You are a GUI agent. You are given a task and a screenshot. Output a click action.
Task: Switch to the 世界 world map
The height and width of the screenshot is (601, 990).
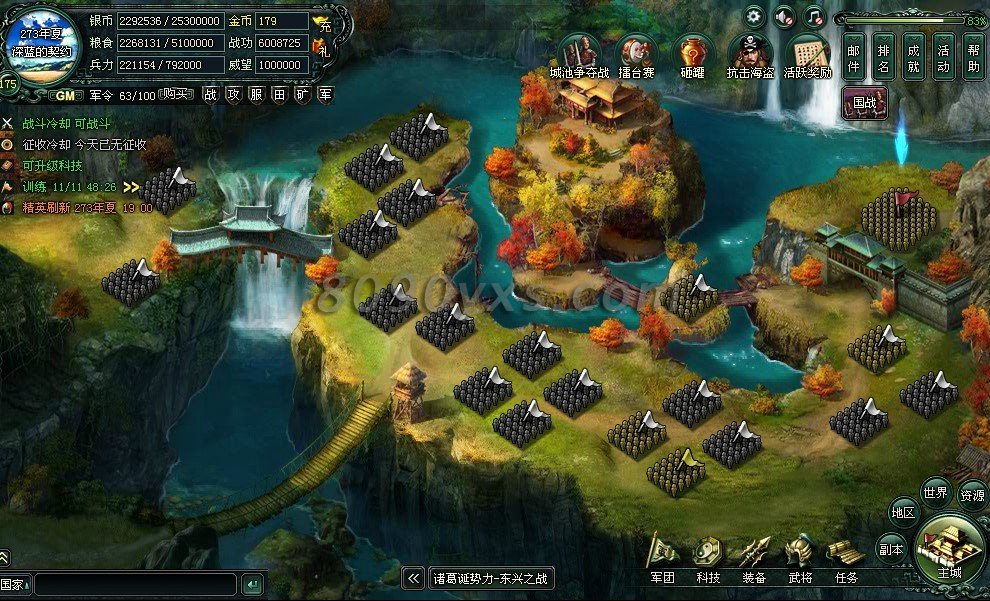pyautogui.click(x=936, y=492)
